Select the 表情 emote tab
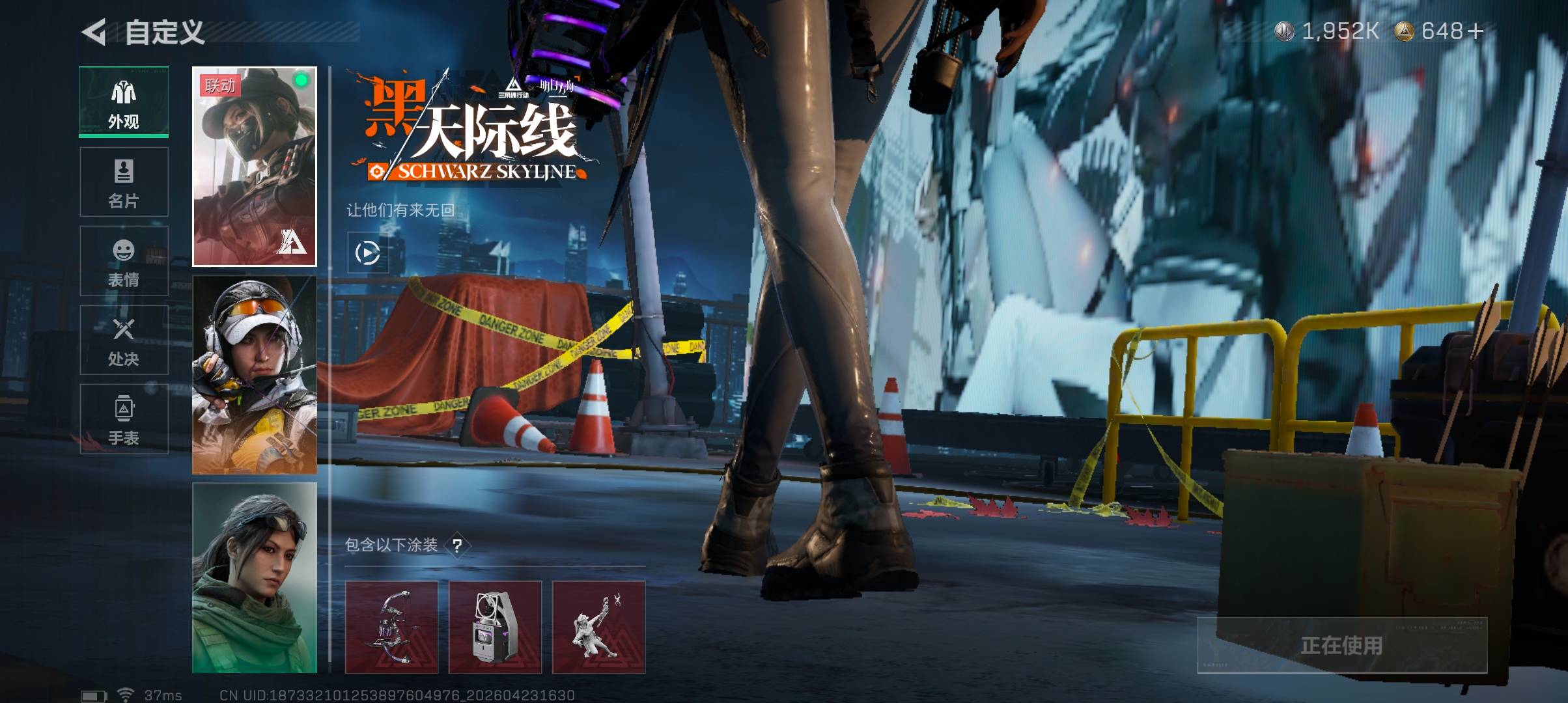The image size is (1568, 703). 124,261
